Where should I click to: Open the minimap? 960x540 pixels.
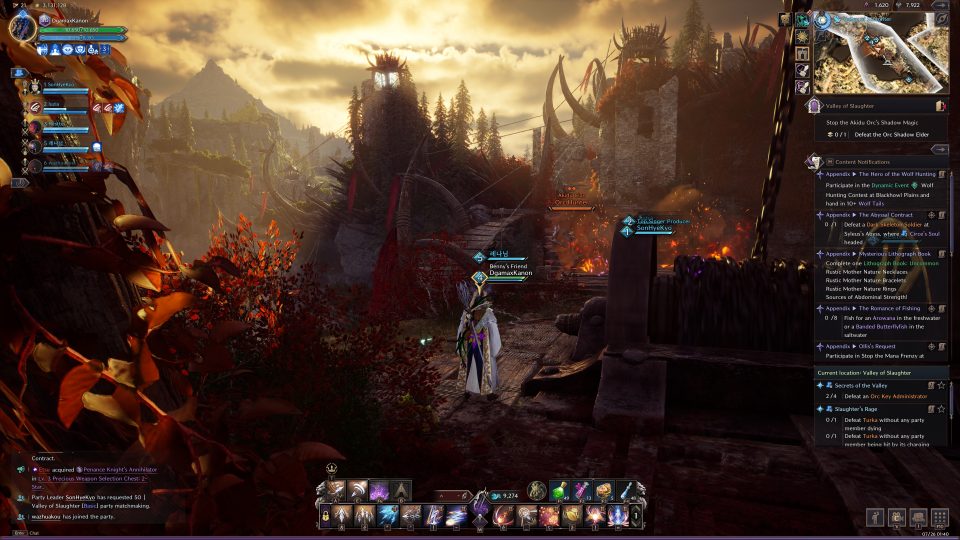880,51
